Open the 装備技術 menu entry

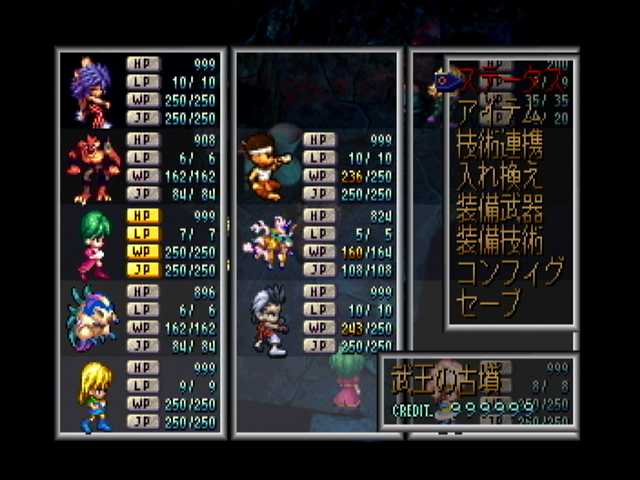click(x=499, y=240)
